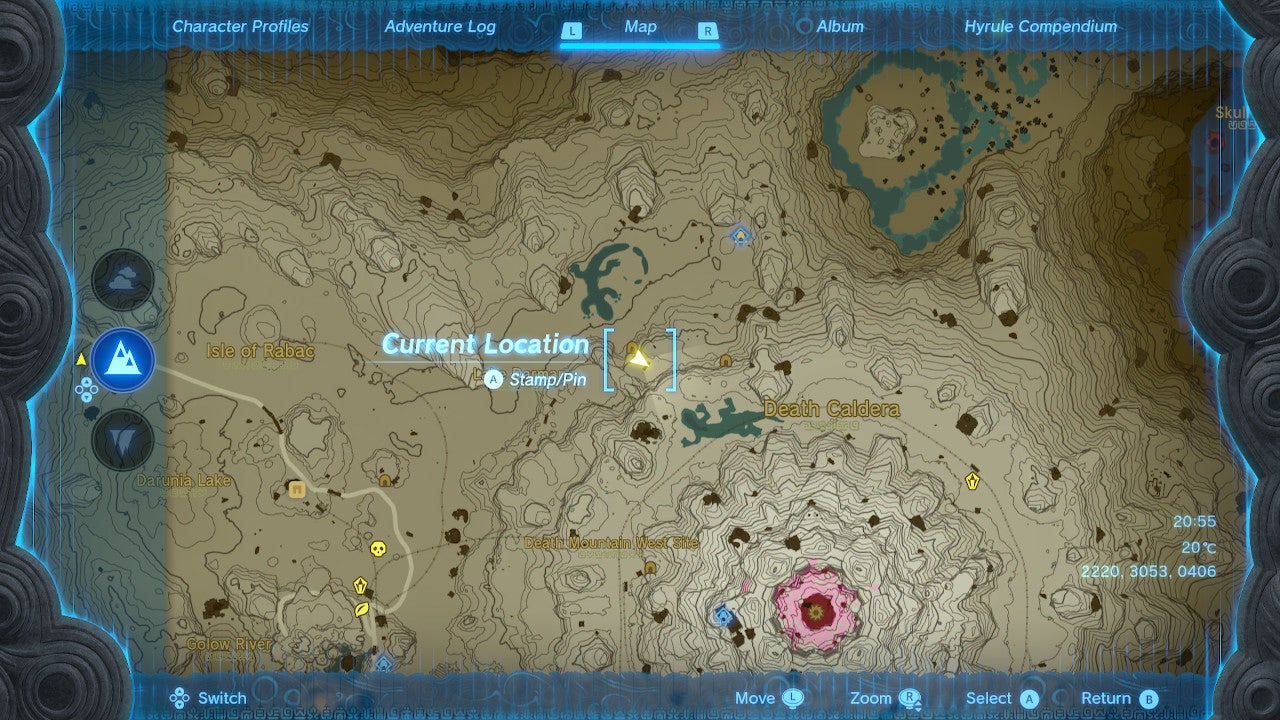Switch to the Character Profiles tab
Viewport: 1280px width, 720px height.
click(240, 27)
